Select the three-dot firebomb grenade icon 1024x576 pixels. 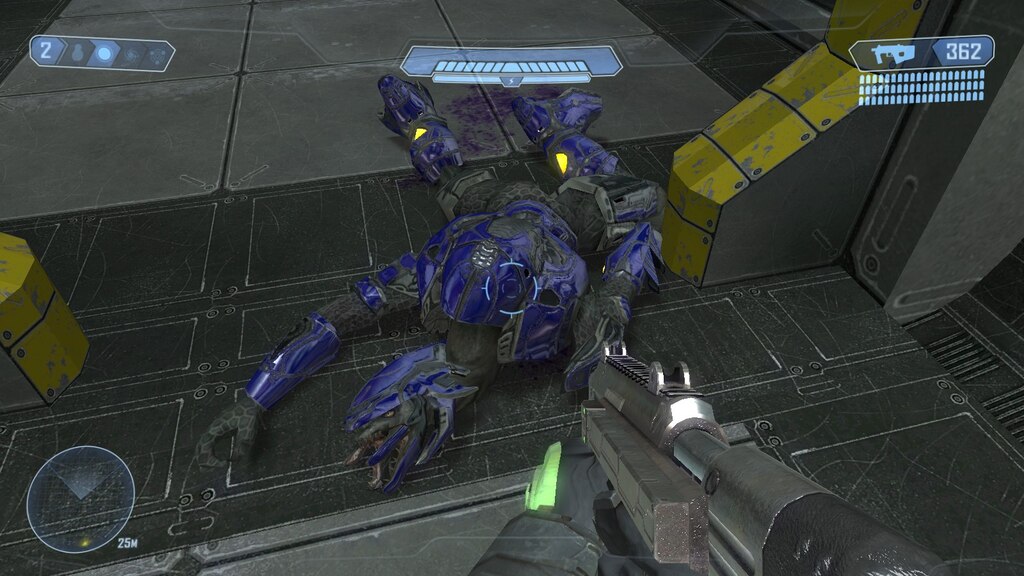click(x=155, y=55)
